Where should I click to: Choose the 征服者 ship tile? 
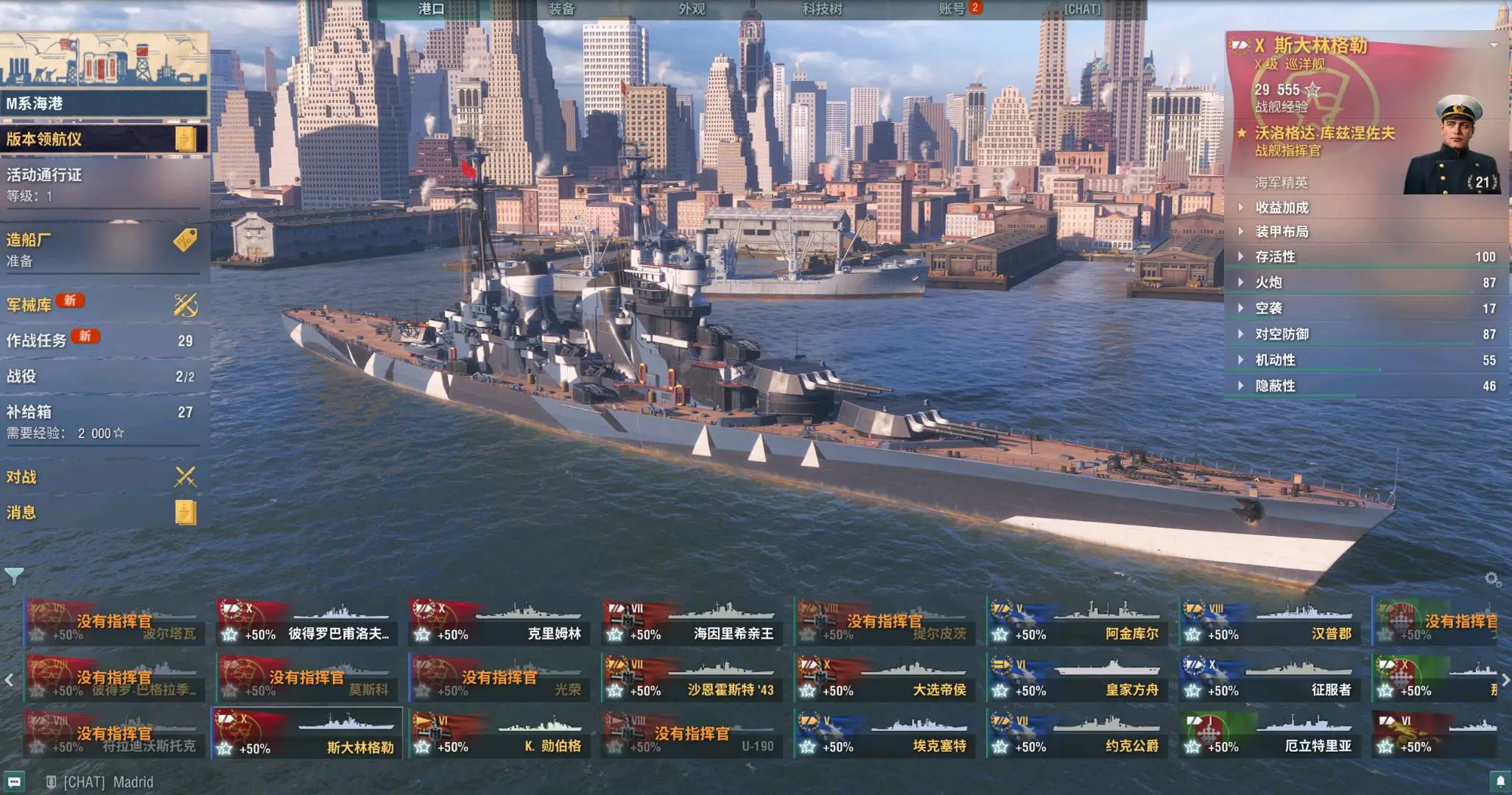point(1269,678)
